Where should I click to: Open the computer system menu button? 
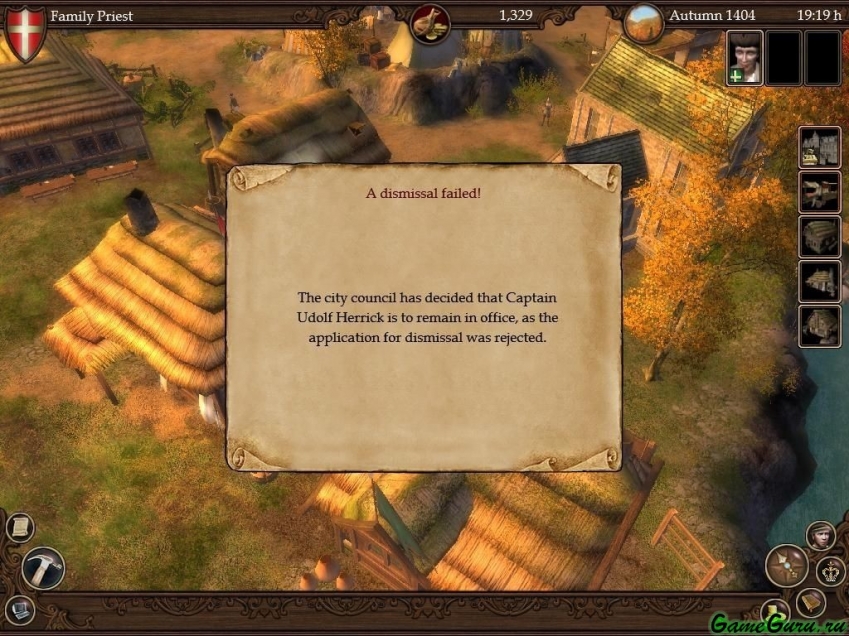(20, 609)
